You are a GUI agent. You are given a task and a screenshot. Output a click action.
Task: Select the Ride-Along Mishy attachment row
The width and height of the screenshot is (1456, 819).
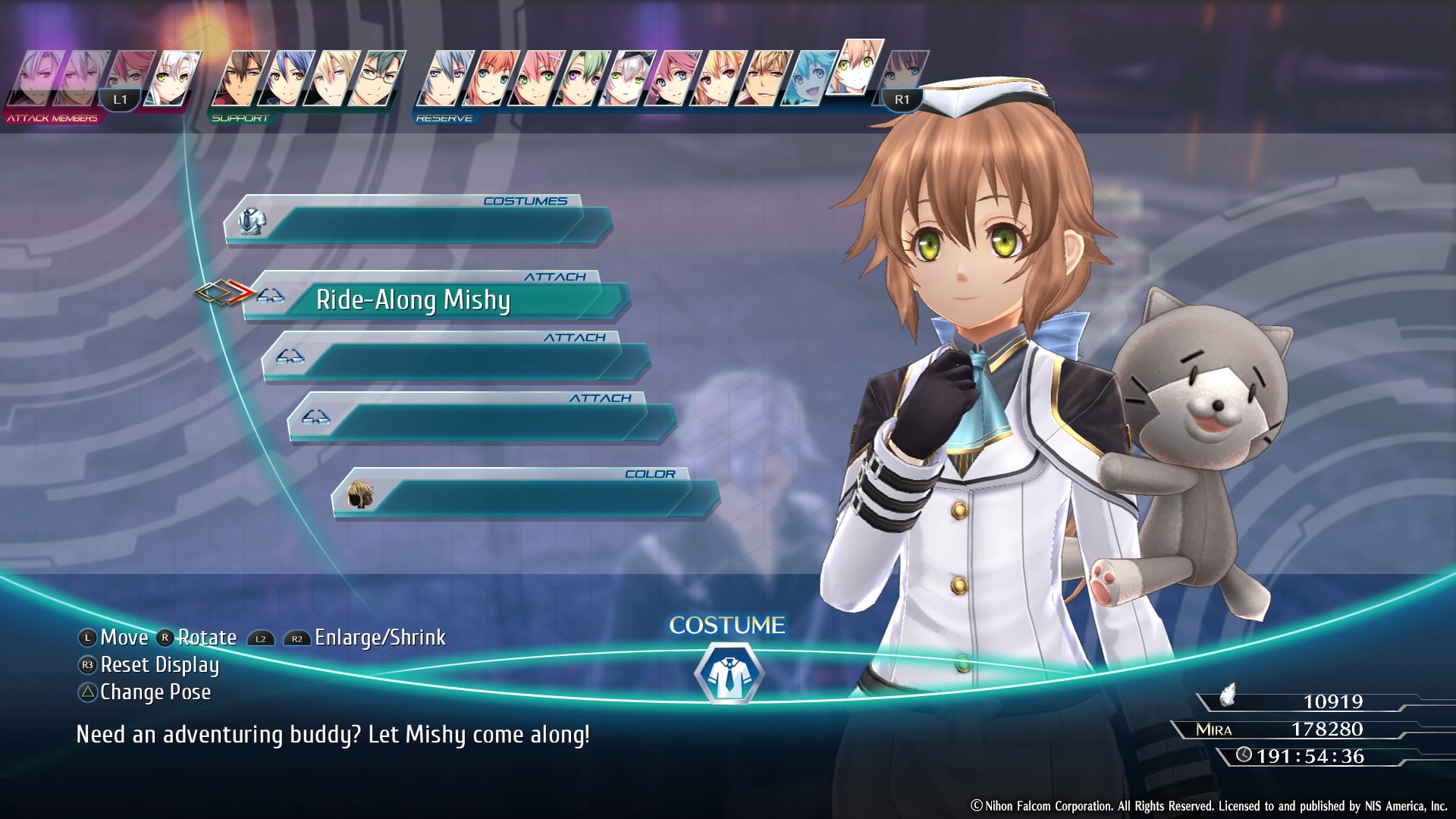click(436, 300)
